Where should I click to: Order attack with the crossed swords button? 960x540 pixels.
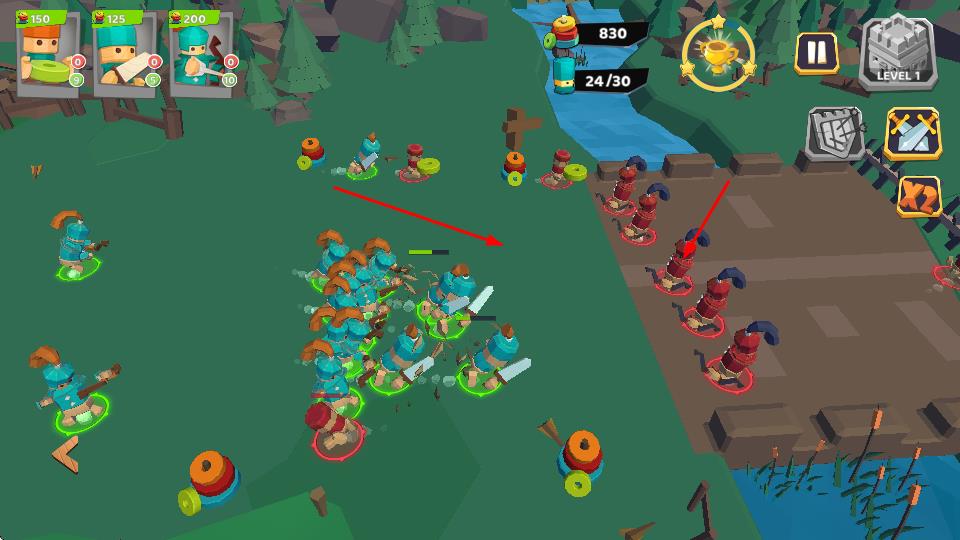point(912,135)
